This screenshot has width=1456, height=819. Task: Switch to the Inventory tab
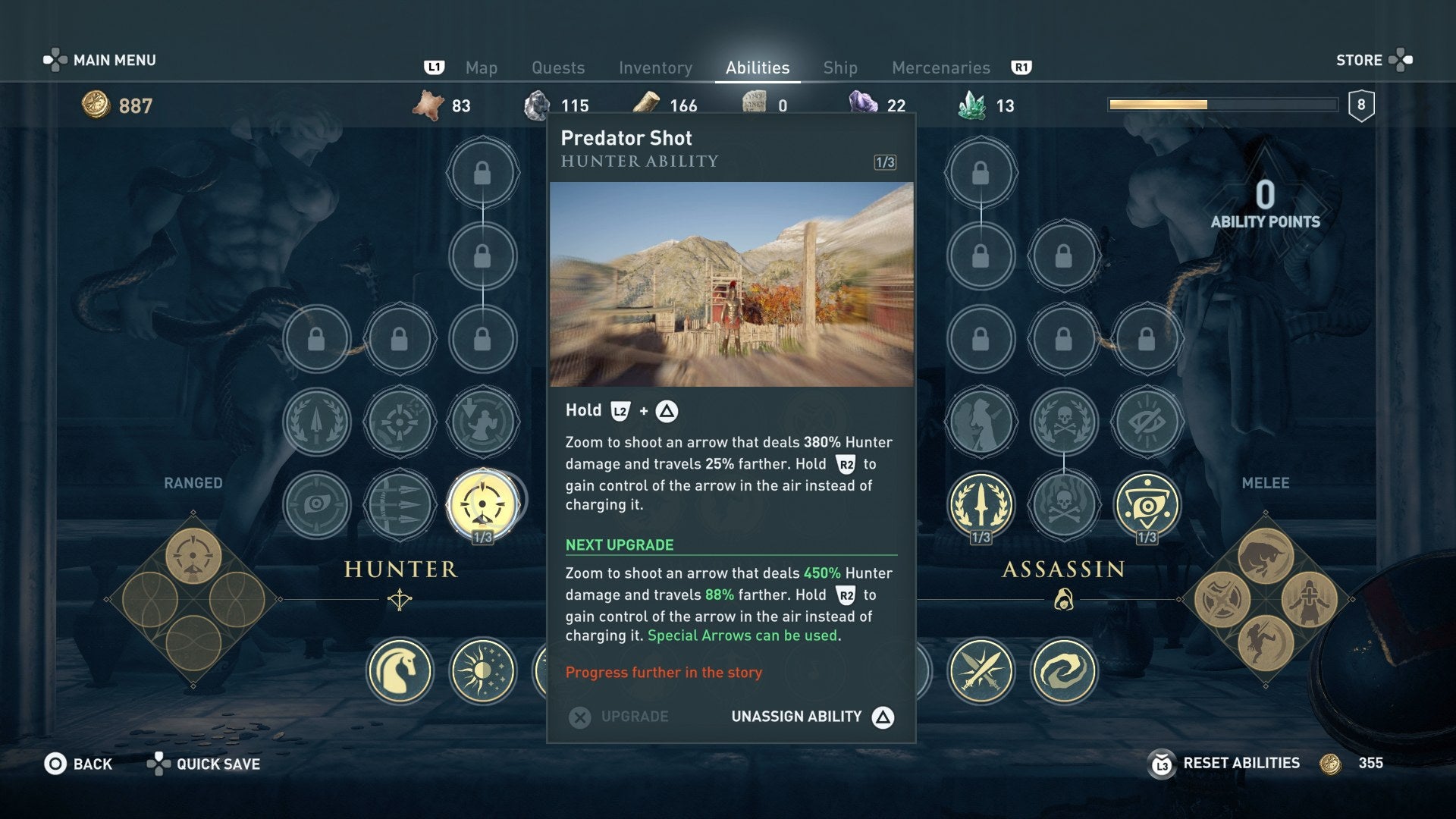tap(655, 67)
